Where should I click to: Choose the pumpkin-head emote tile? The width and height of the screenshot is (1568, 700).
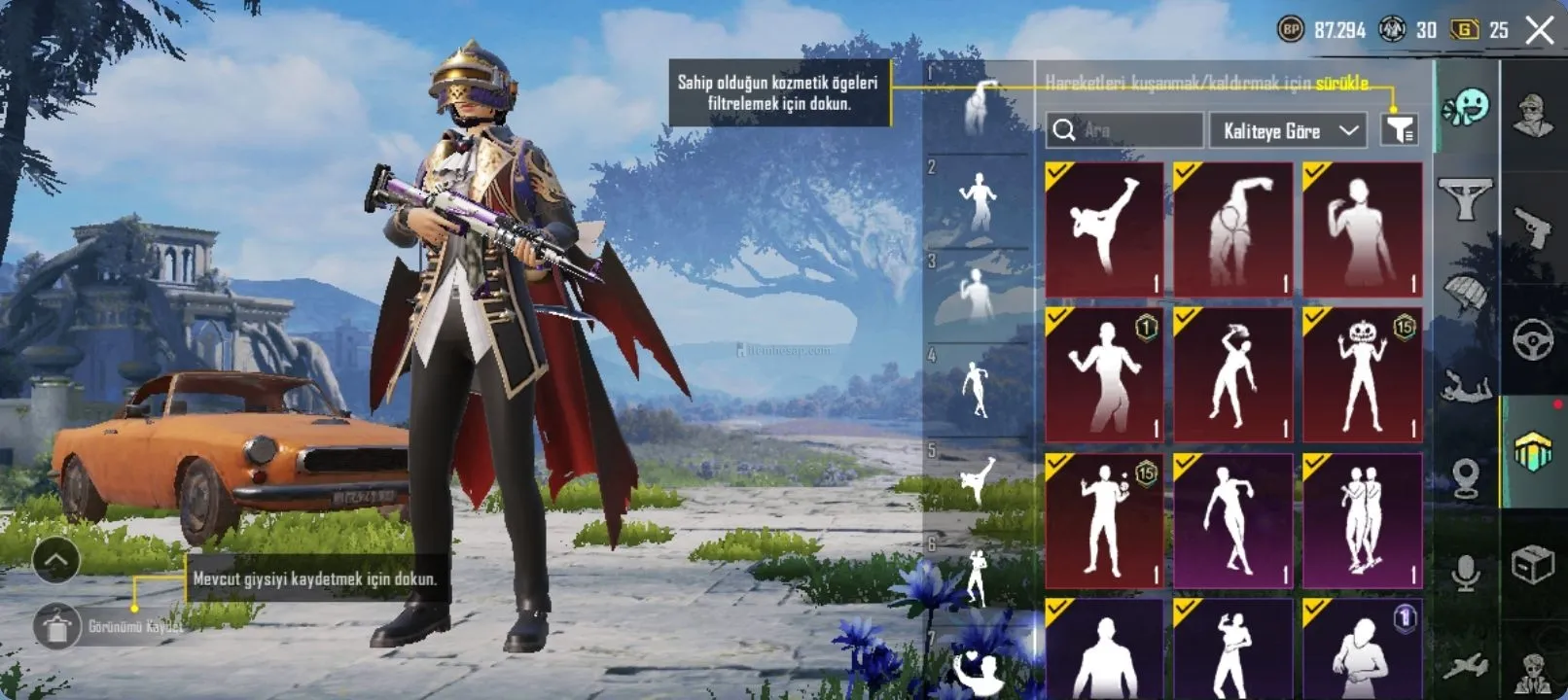point(1362,374)
